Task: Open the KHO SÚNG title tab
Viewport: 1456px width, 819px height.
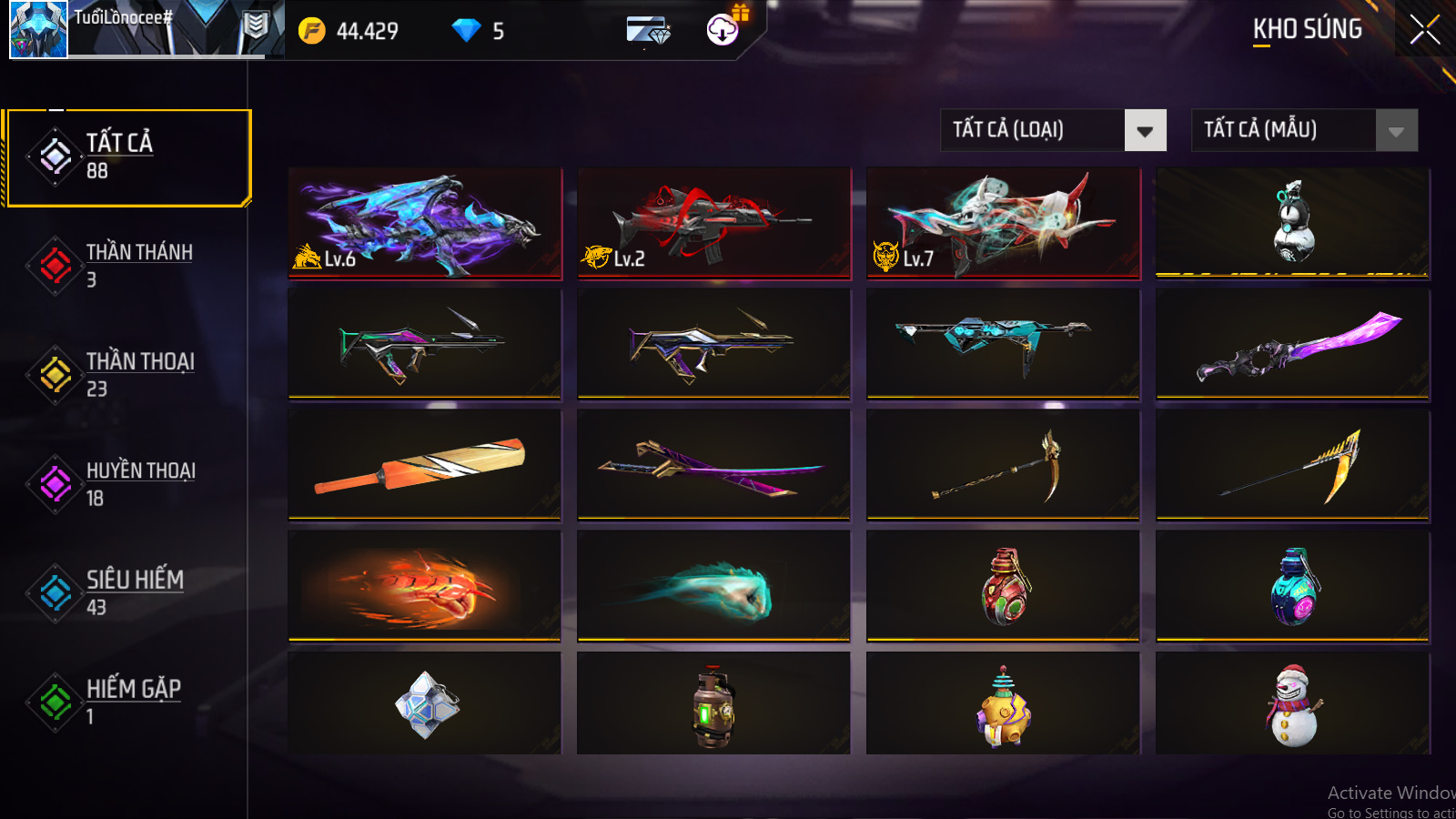Action: click(1307, 28)
